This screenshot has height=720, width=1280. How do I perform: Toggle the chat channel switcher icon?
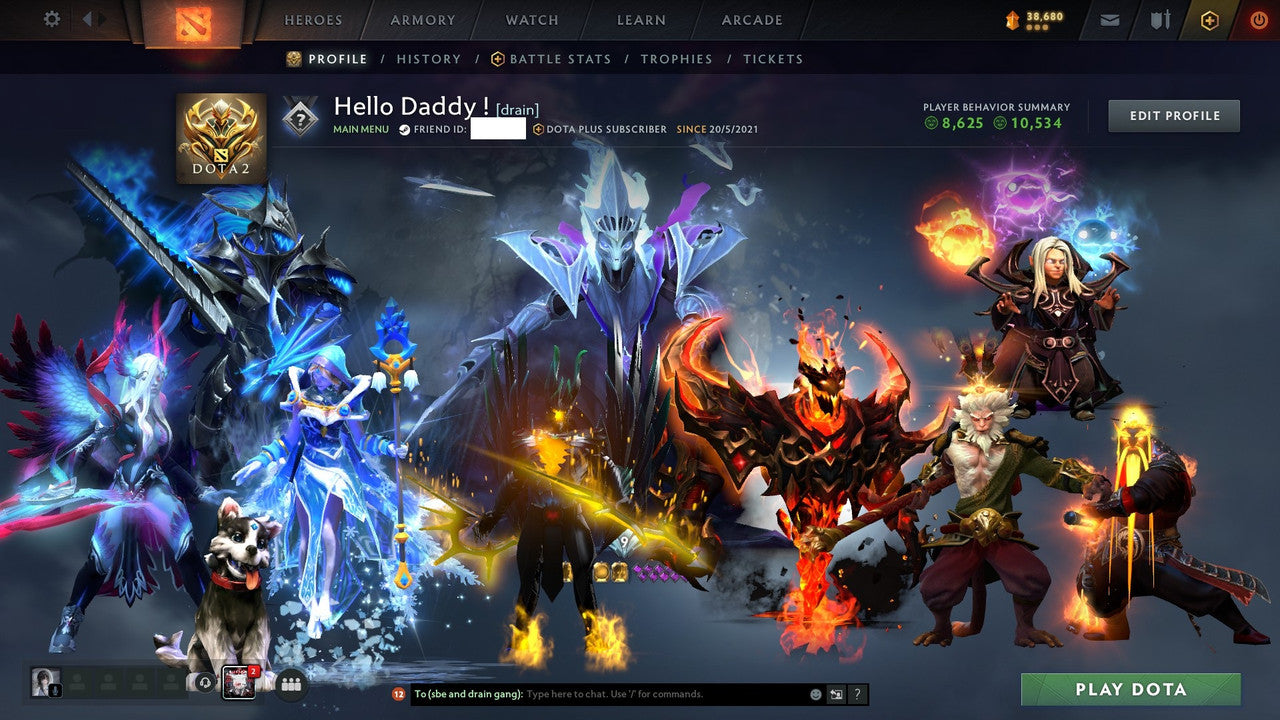(835, 694)
